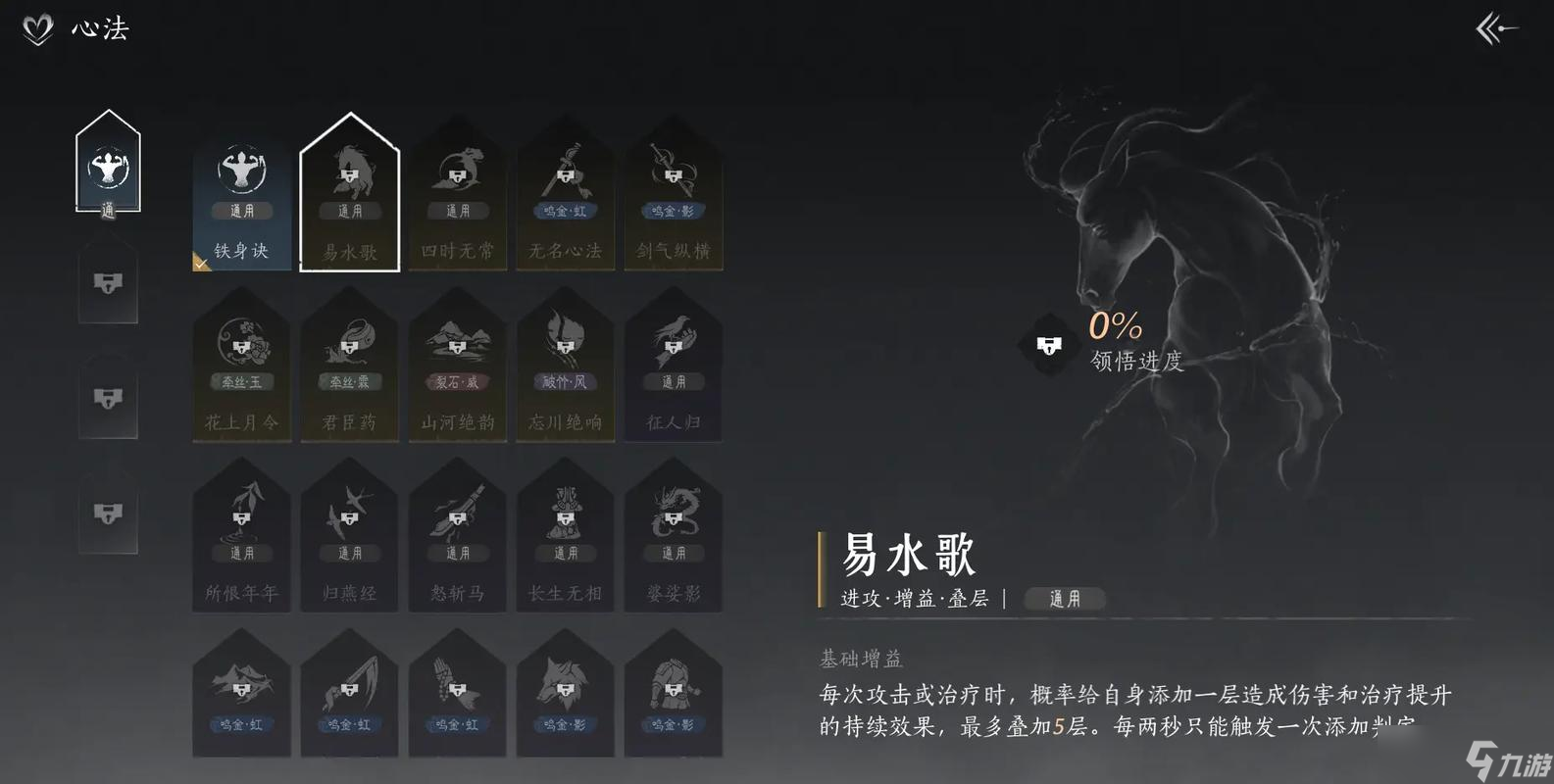Click the 通用 tag beside 进攻·增益·叠层

coord(1064,599)
